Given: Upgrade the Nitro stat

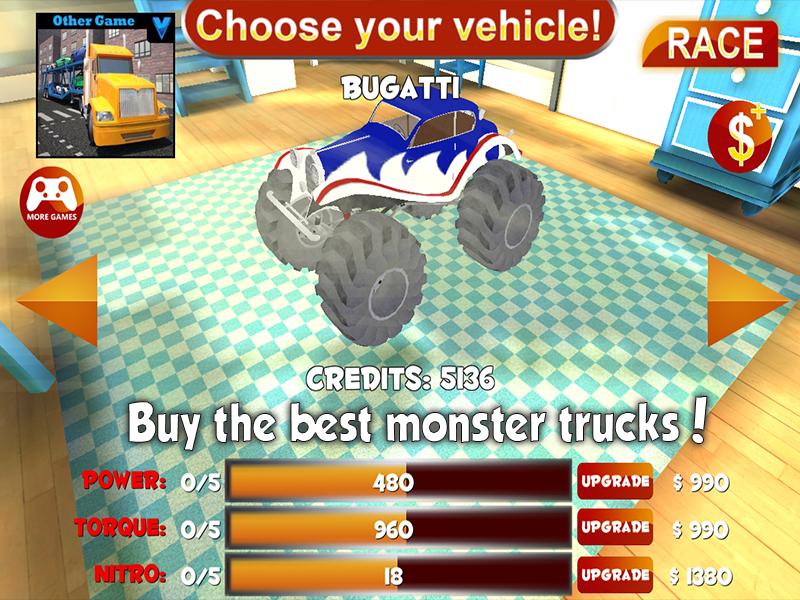Looking at the screenshot, I should coord(615,575).
